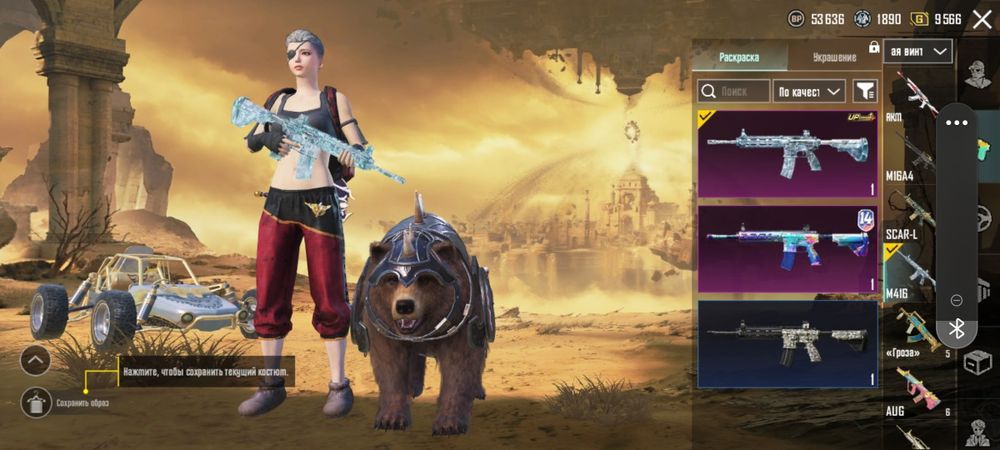Click the Сохранить образ hanger button
1000x450 pixels.
pos(35,402)
